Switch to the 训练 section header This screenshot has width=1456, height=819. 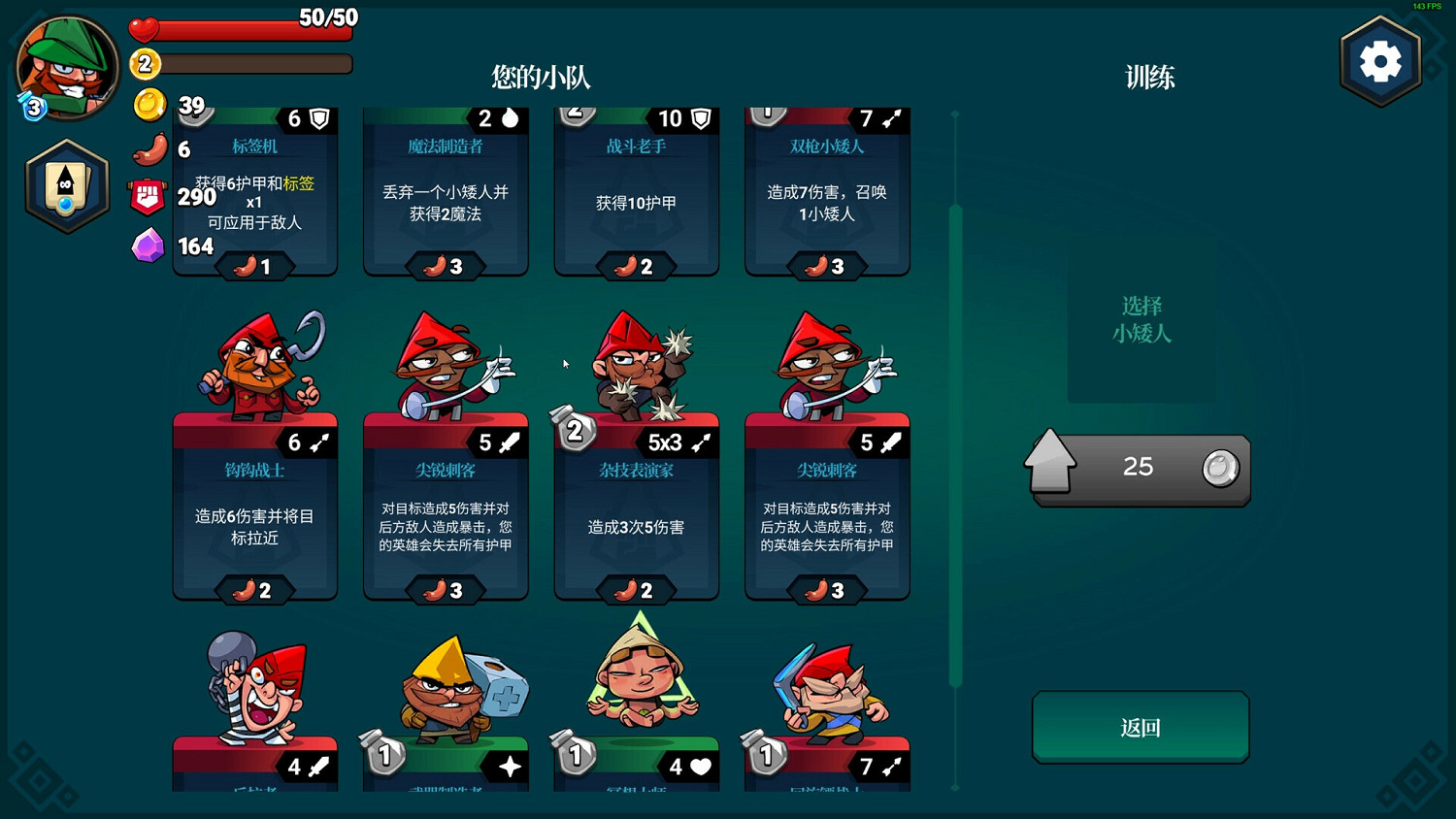coord(1149,77)
